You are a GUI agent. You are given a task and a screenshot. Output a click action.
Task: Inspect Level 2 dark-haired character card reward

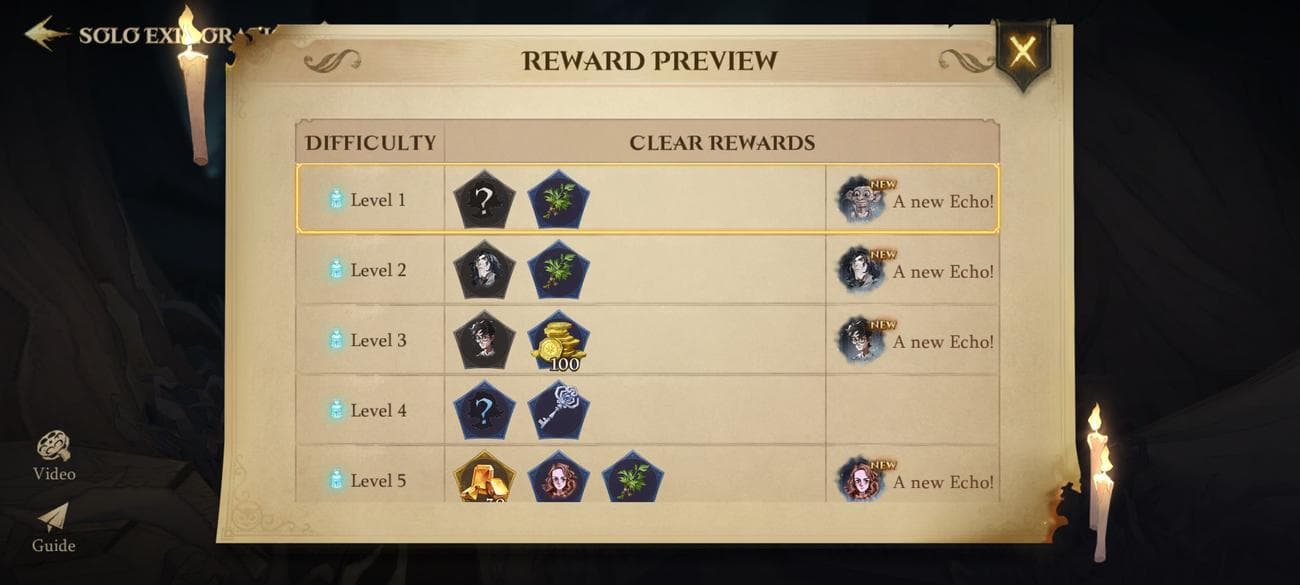click(484, 270)
